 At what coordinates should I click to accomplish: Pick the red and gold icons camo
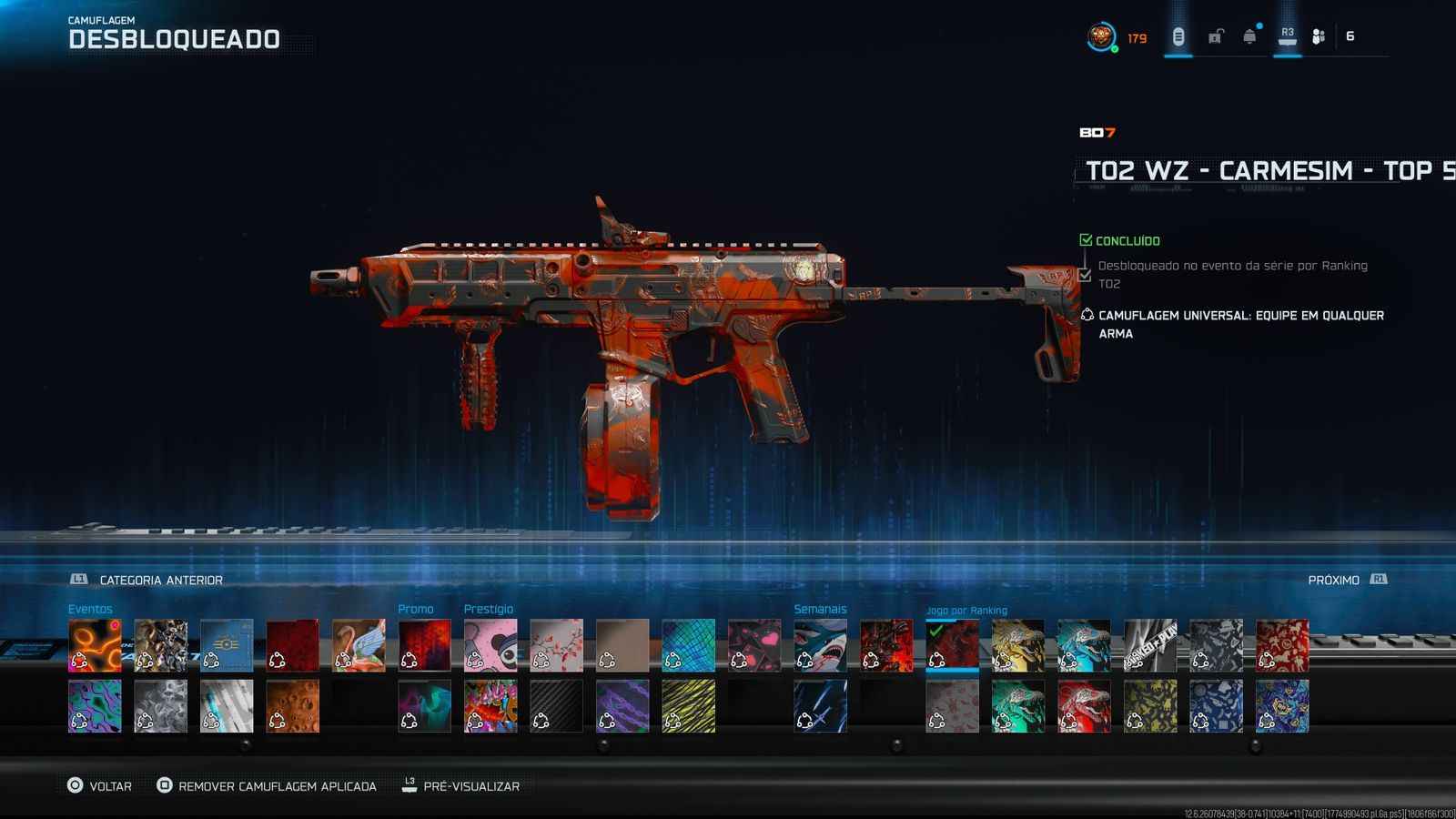point(1281,645)
